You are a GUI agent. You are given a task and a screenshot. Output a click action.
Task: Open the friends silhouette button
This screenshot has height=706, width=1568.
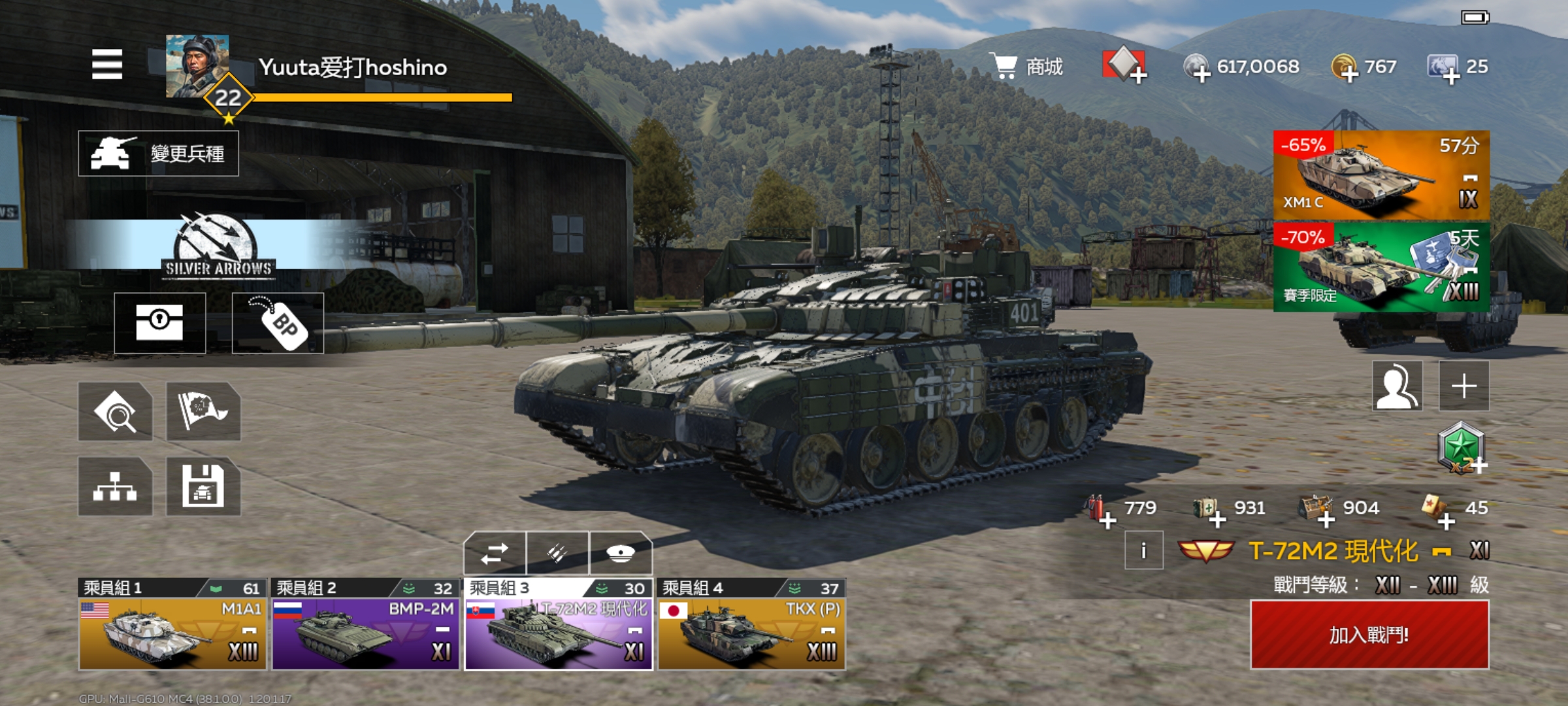pos(1397,386)
